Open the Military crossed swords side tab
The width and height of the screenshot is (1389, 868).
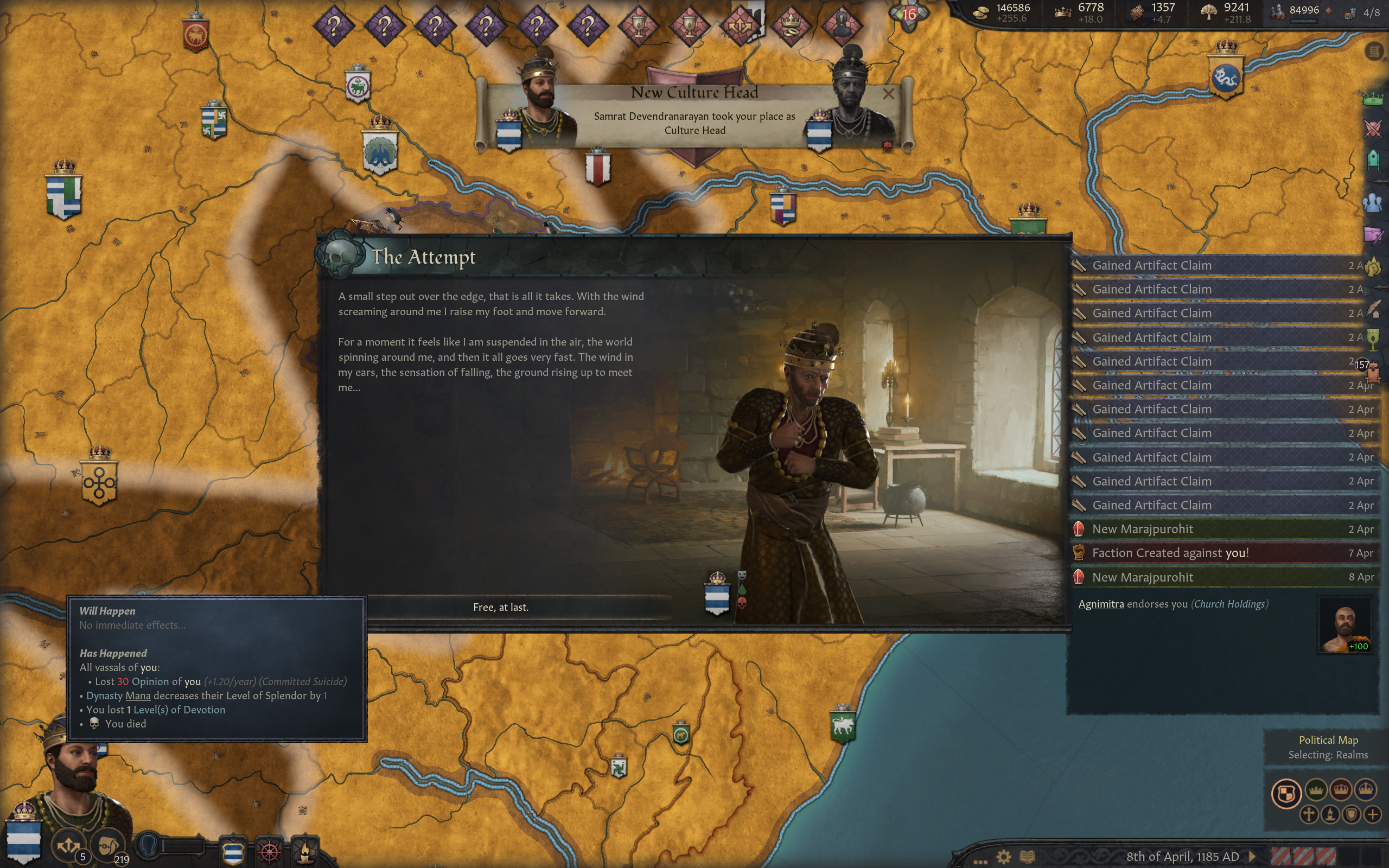(1372, 129)
